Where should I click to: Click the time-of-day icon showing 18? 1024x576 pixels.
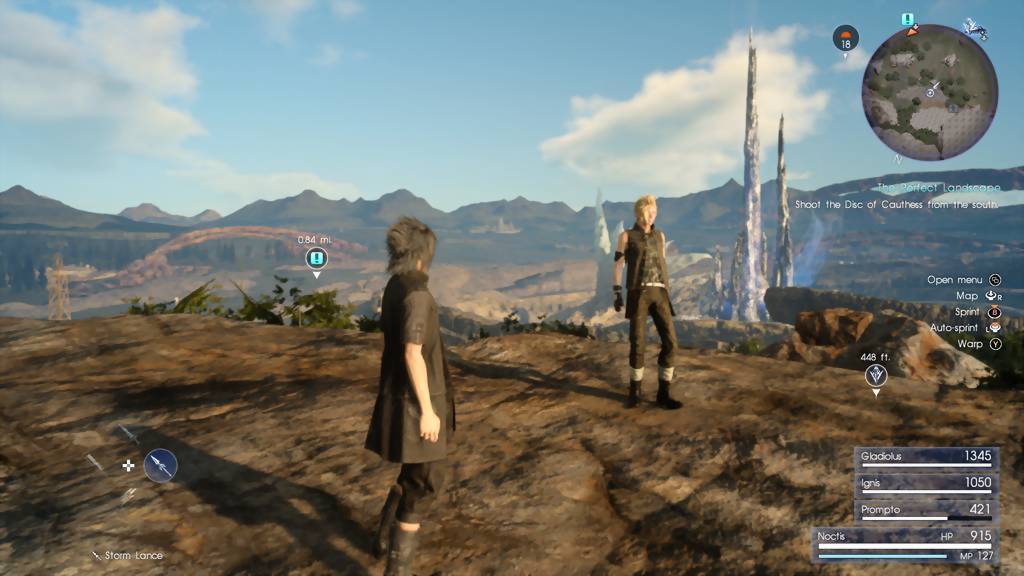point(846,39)
